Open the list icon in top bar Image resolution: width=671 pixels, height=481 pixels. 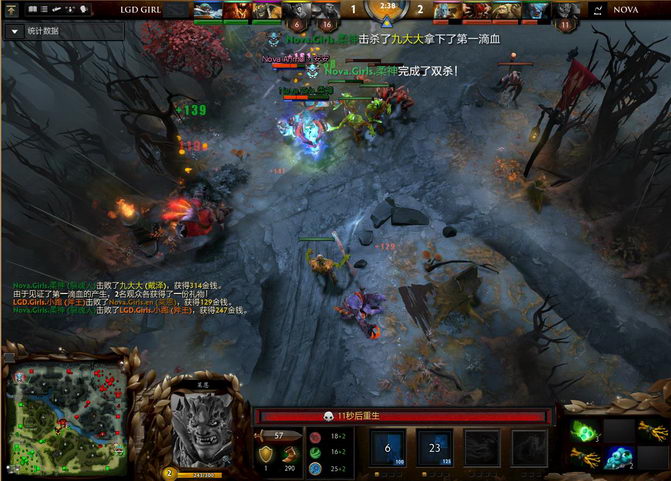tap(46, 9)
